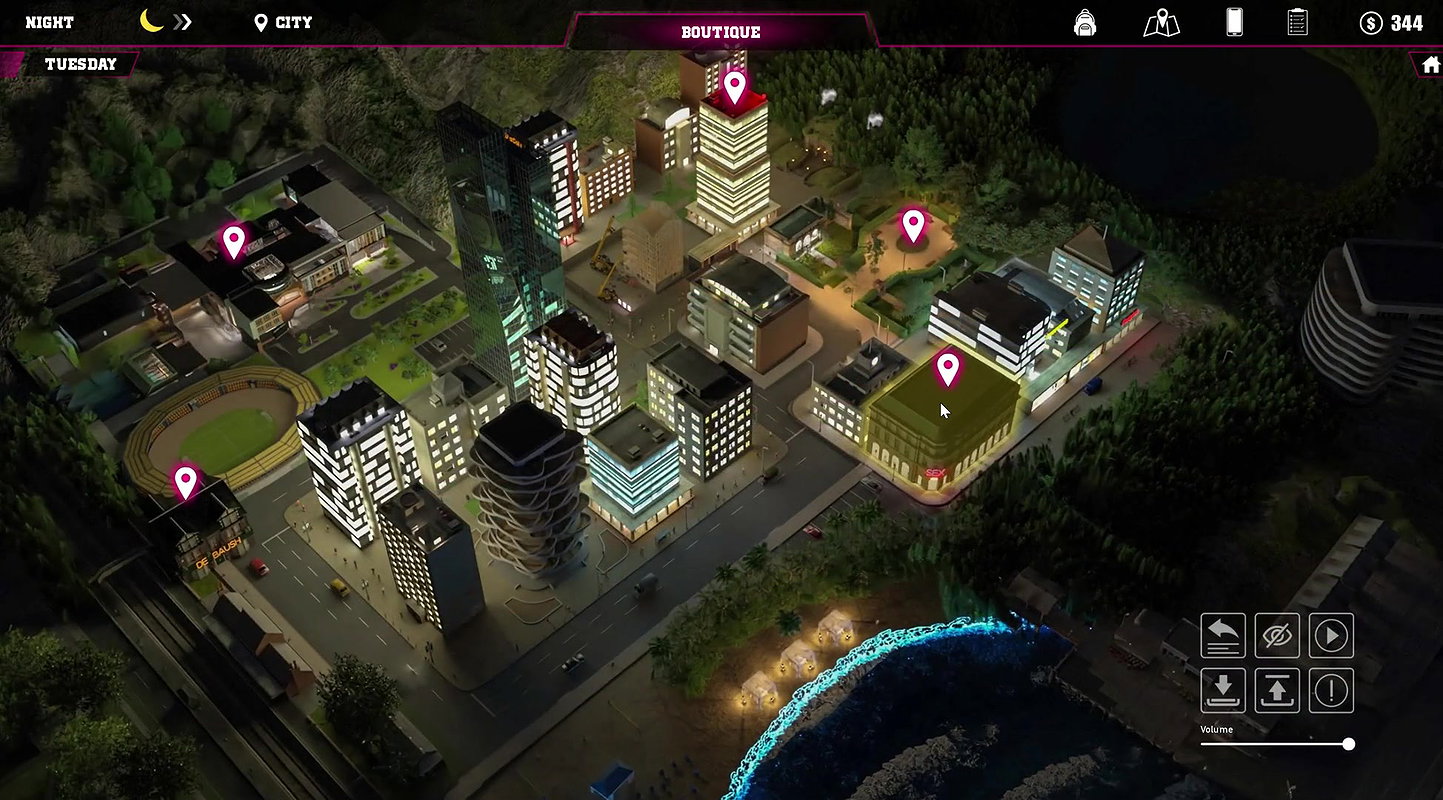Load game with the upload-arrow button

click(1277, 690)
